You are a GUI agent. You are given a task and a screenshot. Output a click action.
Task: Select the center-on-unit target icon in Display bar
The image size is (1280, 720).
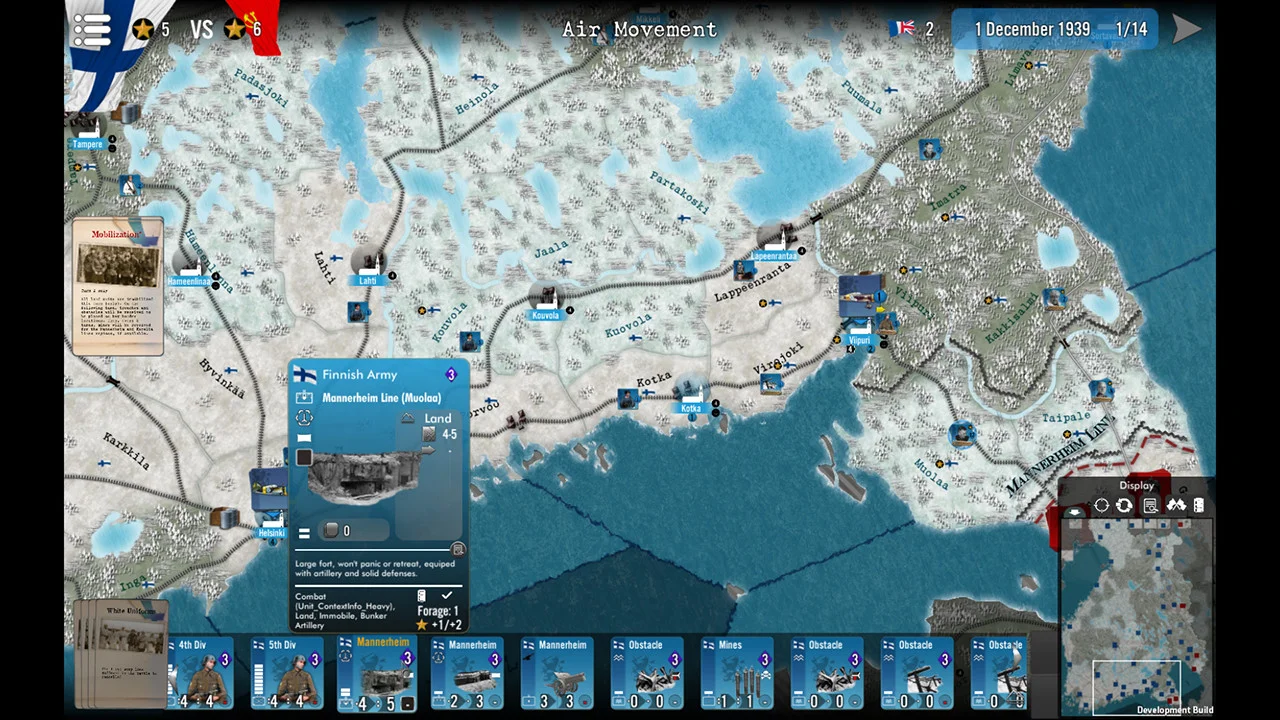pyautogui.click(x=1101, y=505)
